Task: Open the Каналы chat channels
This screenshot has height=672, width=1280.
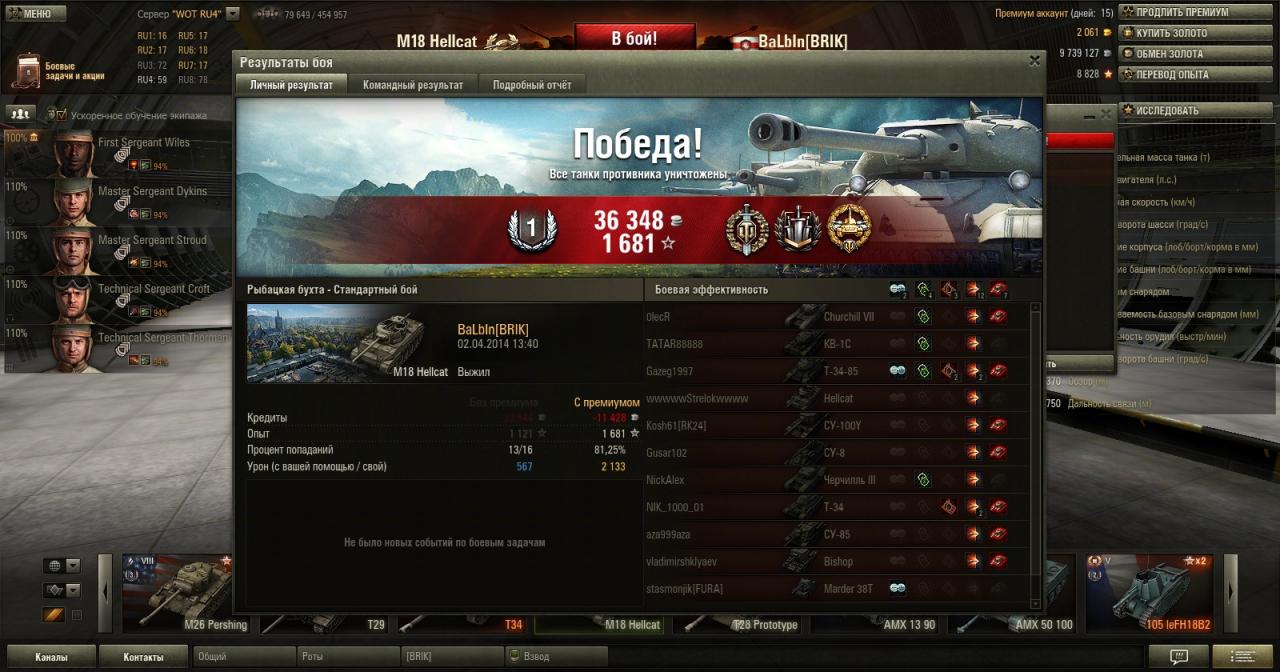Action: pyautogui.click(x=51, y=657)
